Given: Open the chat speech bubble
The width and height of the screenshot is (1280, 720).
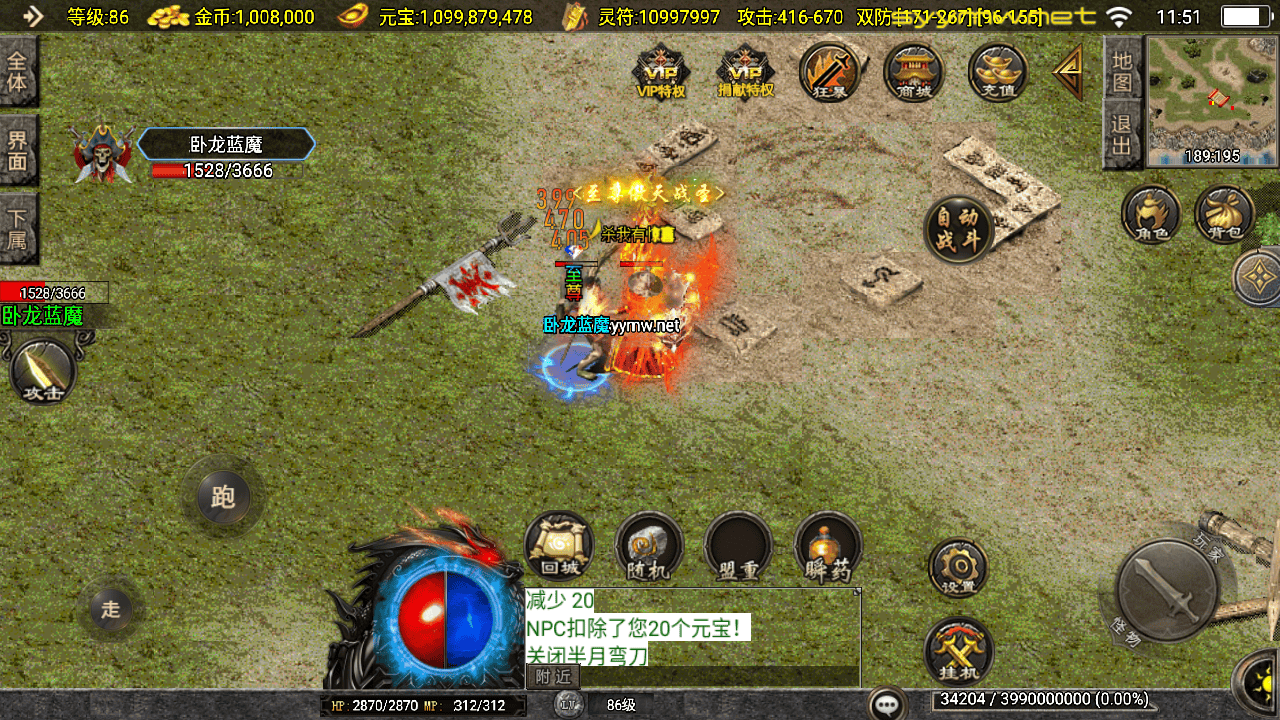Looking at the screenshot, I should click(887, 704).
